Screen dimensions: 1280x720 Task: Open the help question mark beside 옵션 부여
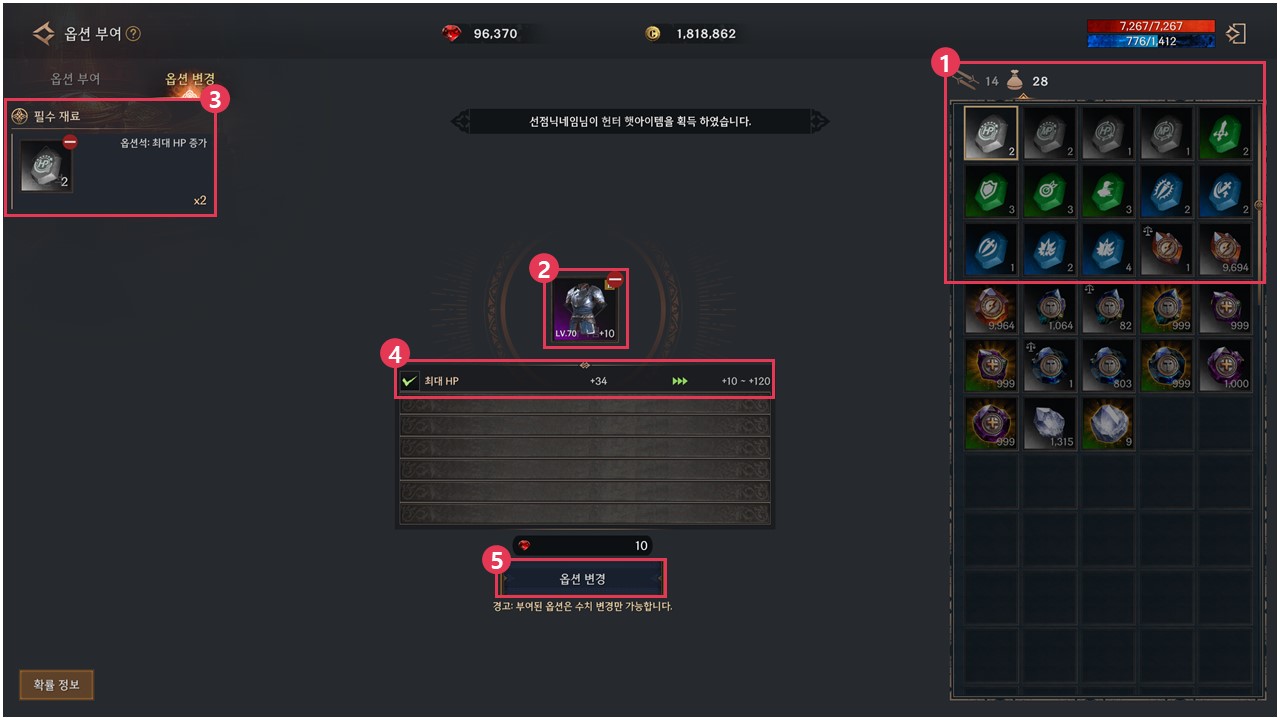click(x=134, y=34)
